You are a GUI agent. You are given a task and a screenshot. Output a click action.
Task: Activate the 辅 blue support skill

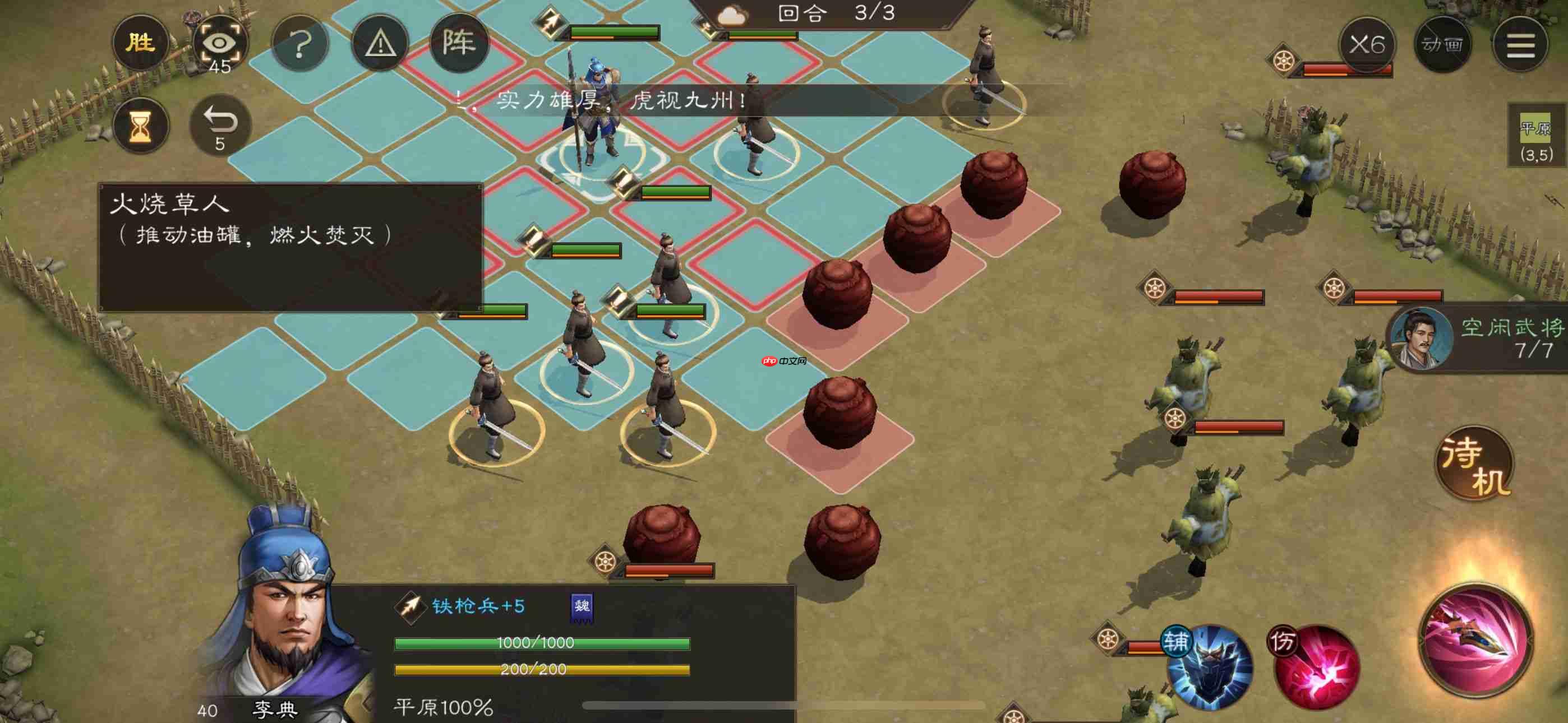[1210, 666]
